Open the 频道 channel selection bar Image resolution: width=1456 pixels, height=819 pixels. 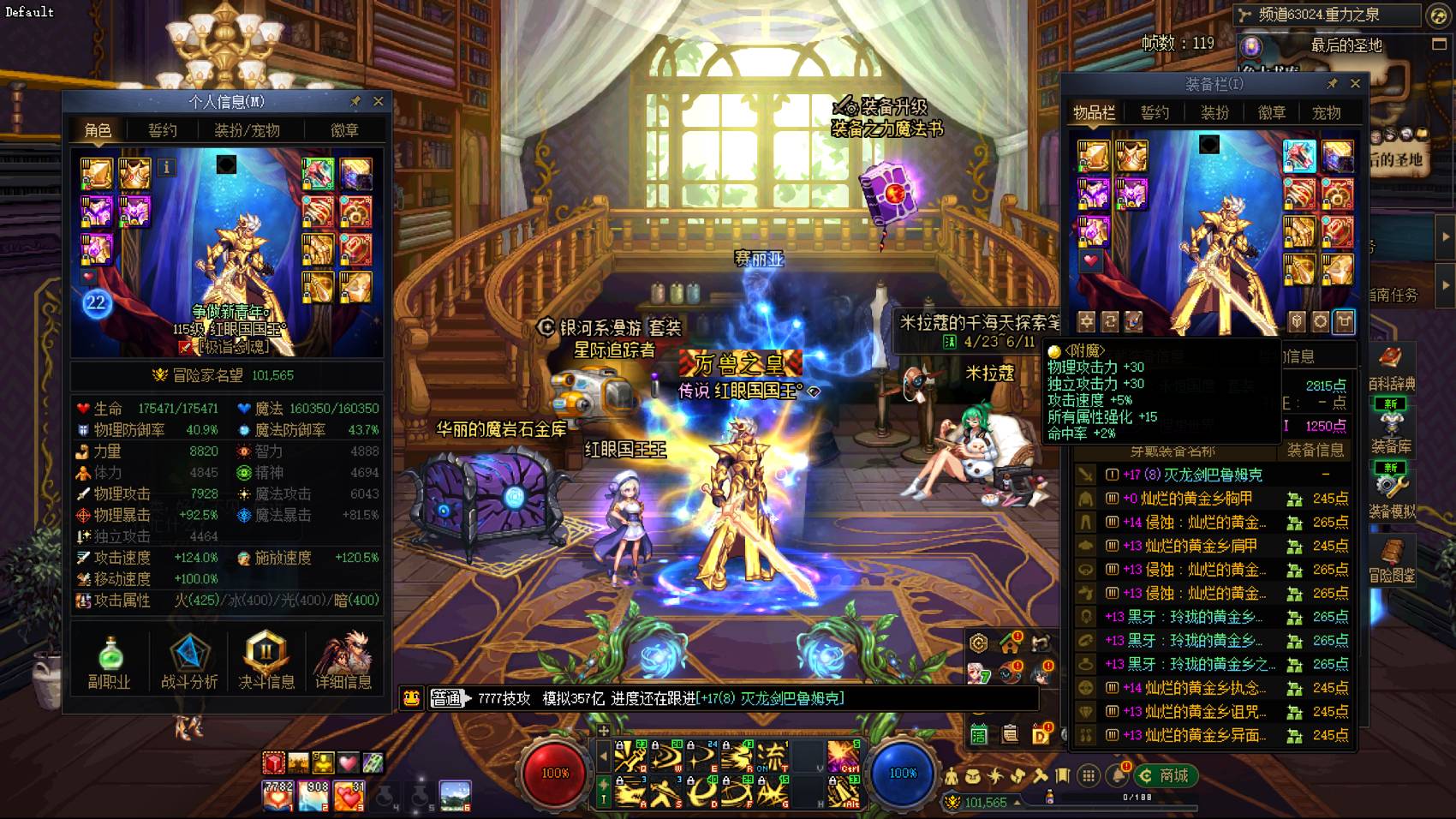[1328, 15]
